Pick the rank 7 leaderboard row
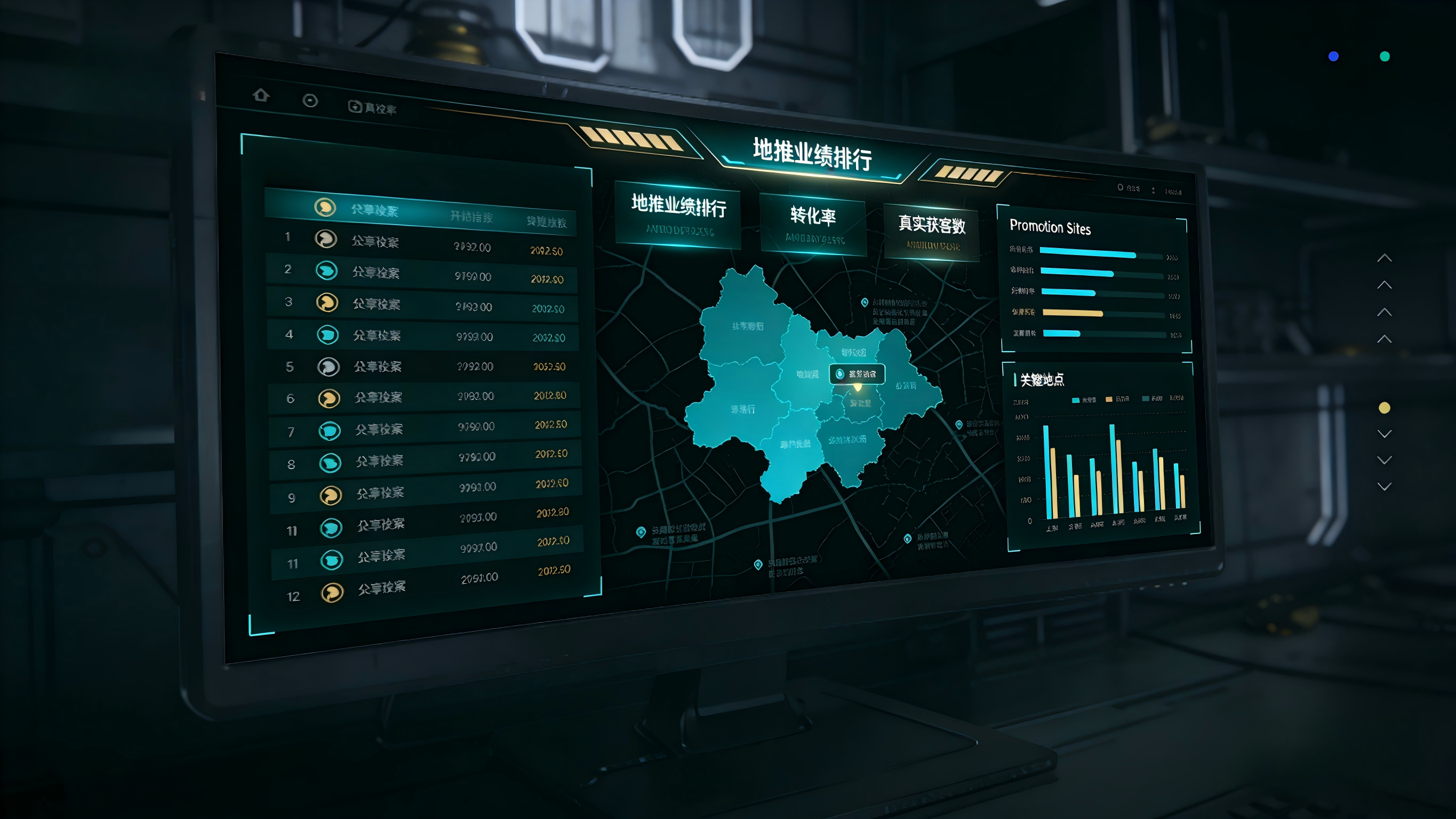The image size is (1456, 819). click(425, 429)
